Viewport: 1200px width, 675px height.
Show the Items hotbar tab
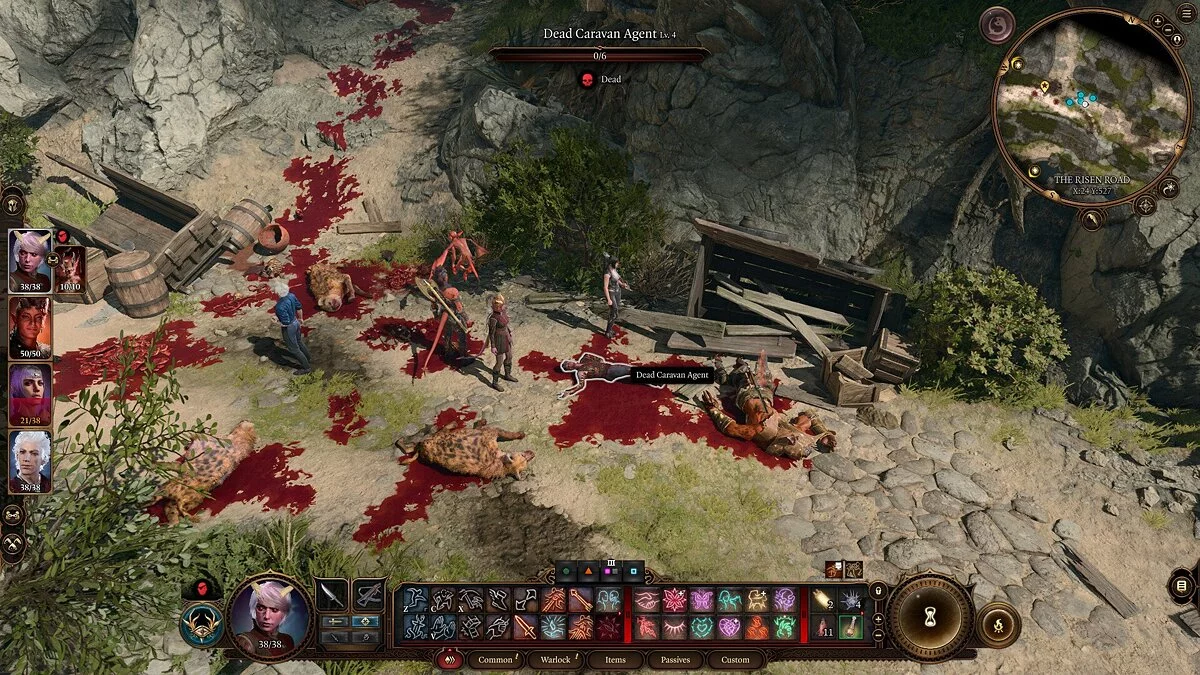[614, 660]
